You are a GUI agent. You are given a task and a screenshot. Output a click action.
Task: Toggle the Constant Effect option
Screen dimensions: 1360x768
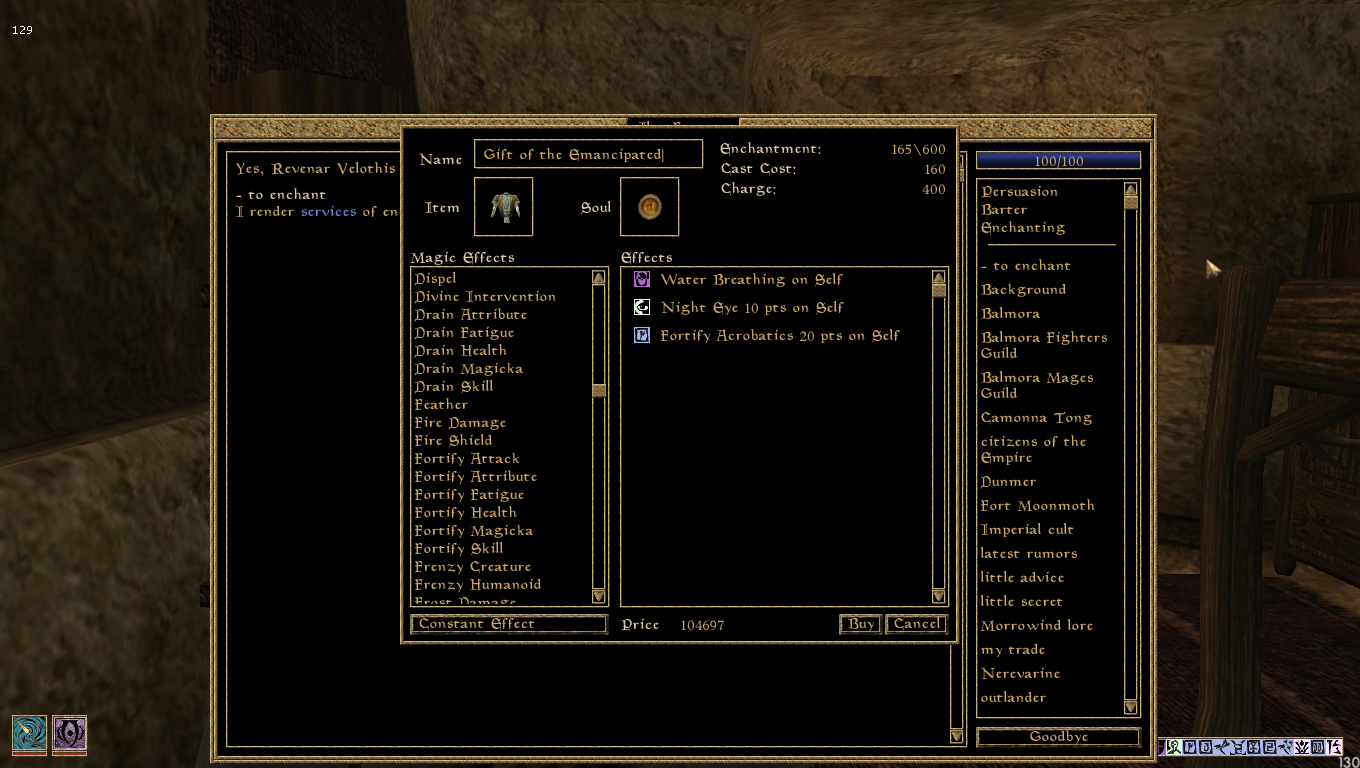tap(508, 624)
